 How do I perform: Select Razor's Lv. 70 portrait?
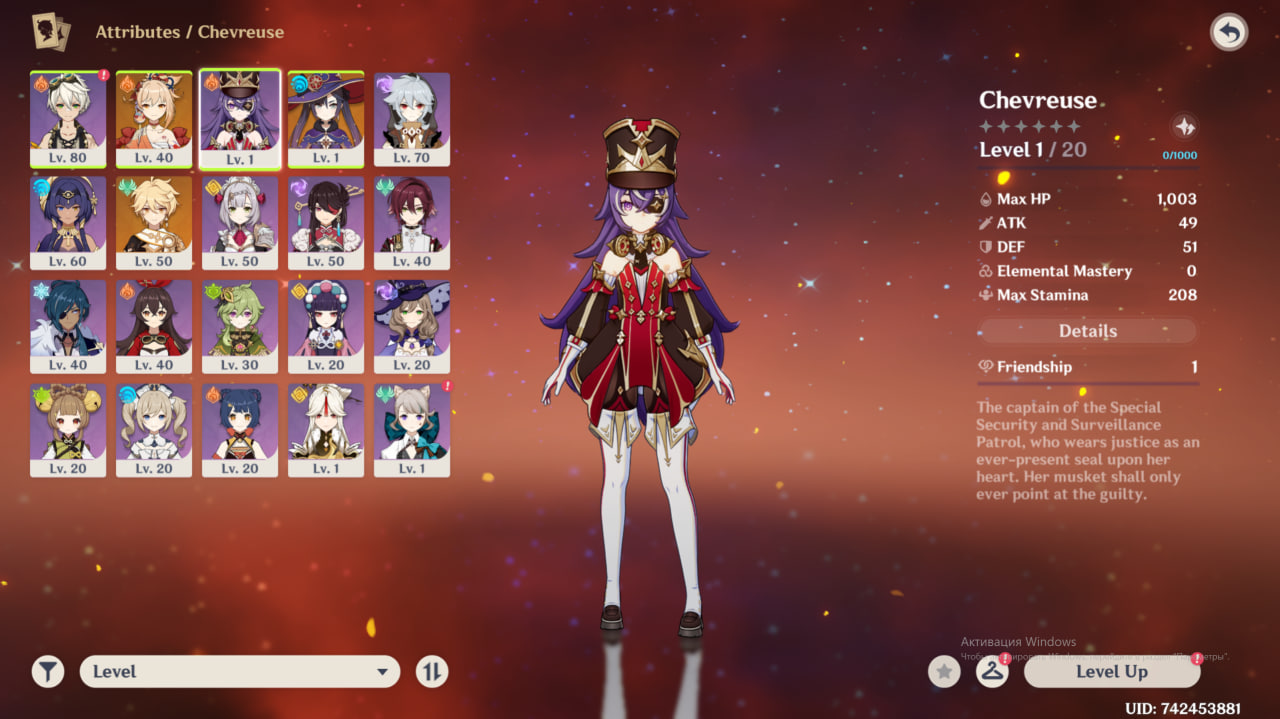(x=412, y=118)
